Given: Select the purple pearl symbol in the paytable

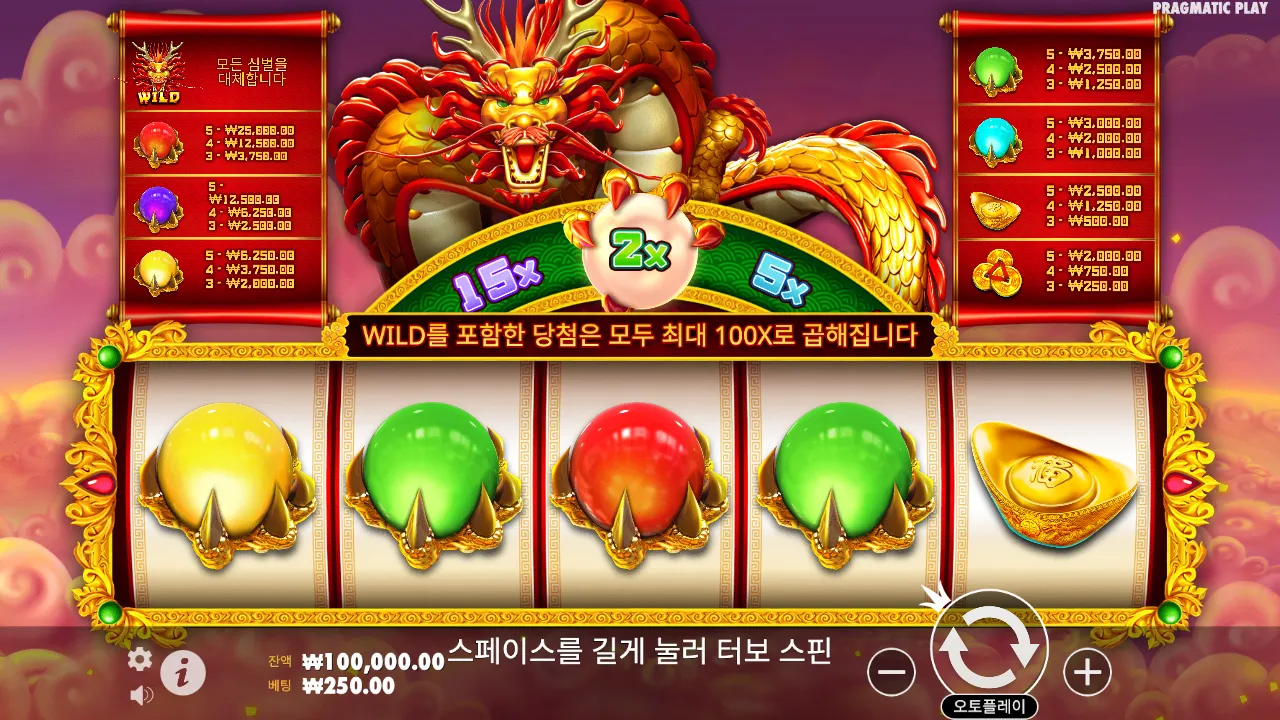Looking at the screenshot, I should tap(160, 205).
